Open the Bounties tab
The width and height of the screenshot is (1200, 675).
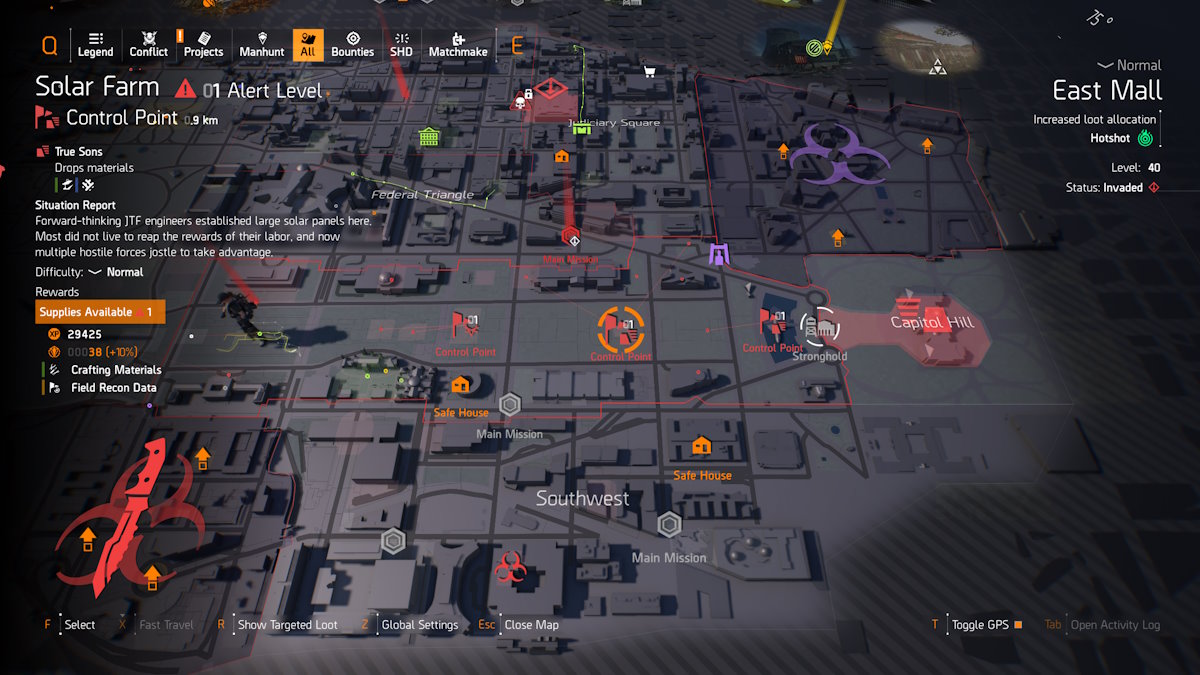point(352,44)
